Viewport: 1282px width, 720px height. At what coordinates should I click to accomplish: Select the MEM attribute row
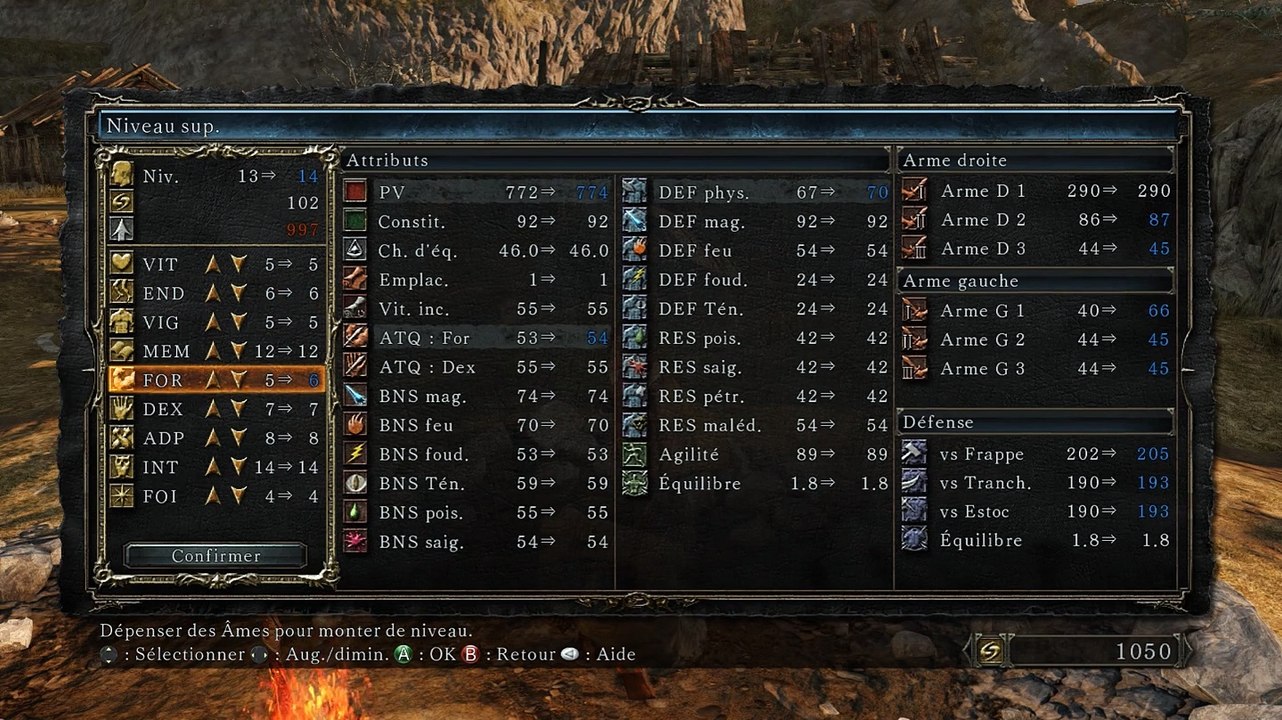point(215,351)
